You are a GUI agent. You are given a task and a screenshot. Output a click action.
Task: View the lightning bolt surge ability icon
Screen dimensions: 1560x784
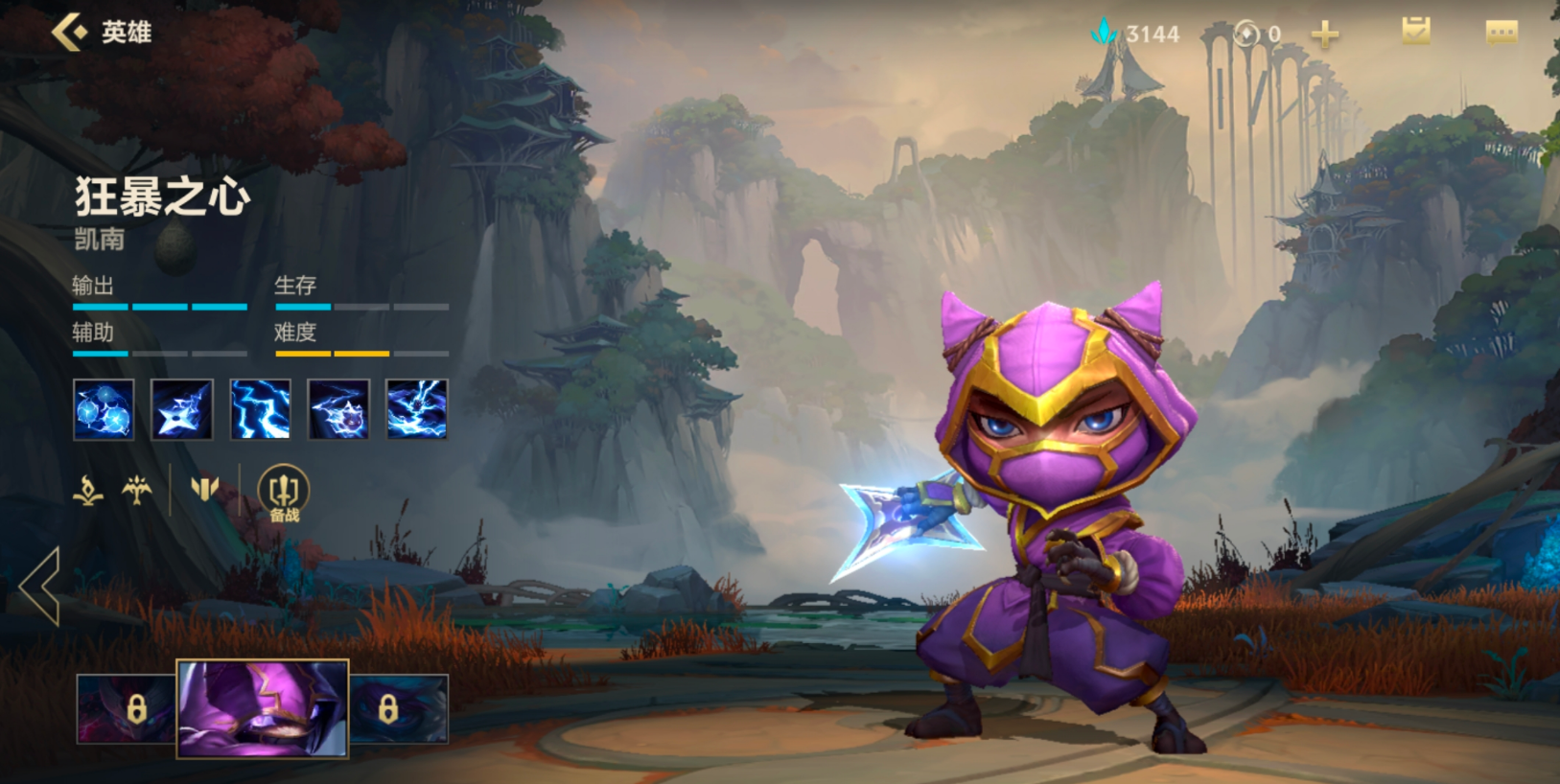click(261, 409)
